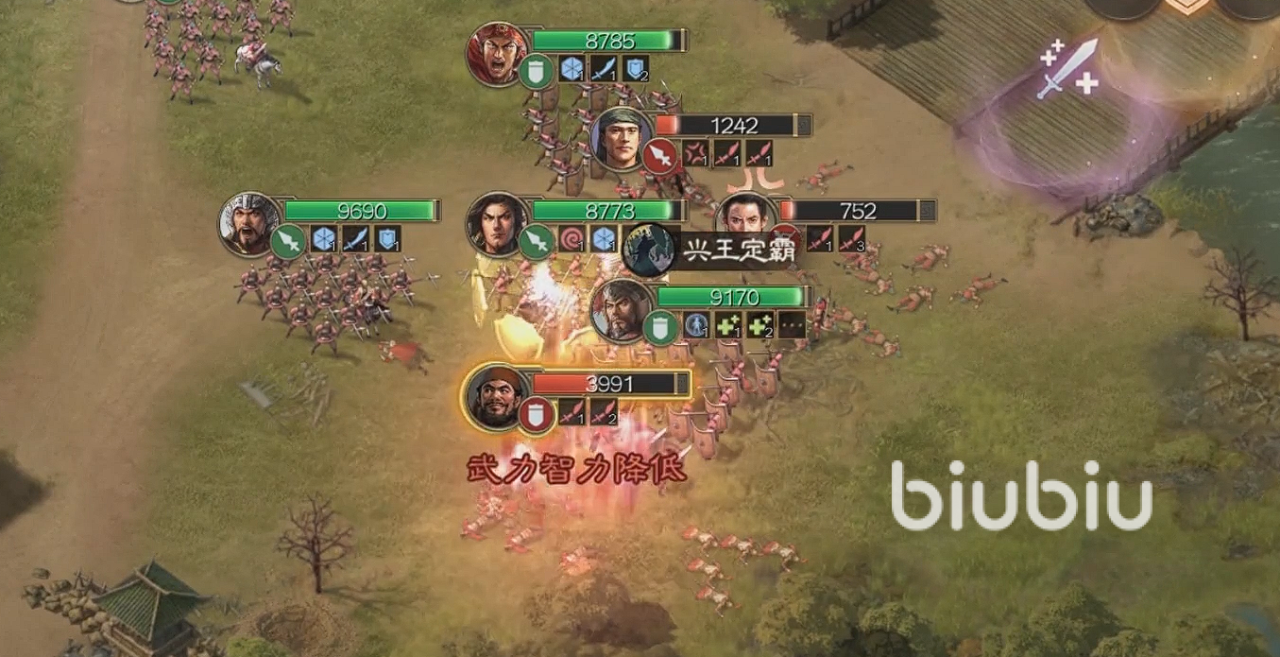The width and height of the screenshot is (1280, 657).
Task: Tap the sparkling sword buff icon
Action: coord(1068,68)
